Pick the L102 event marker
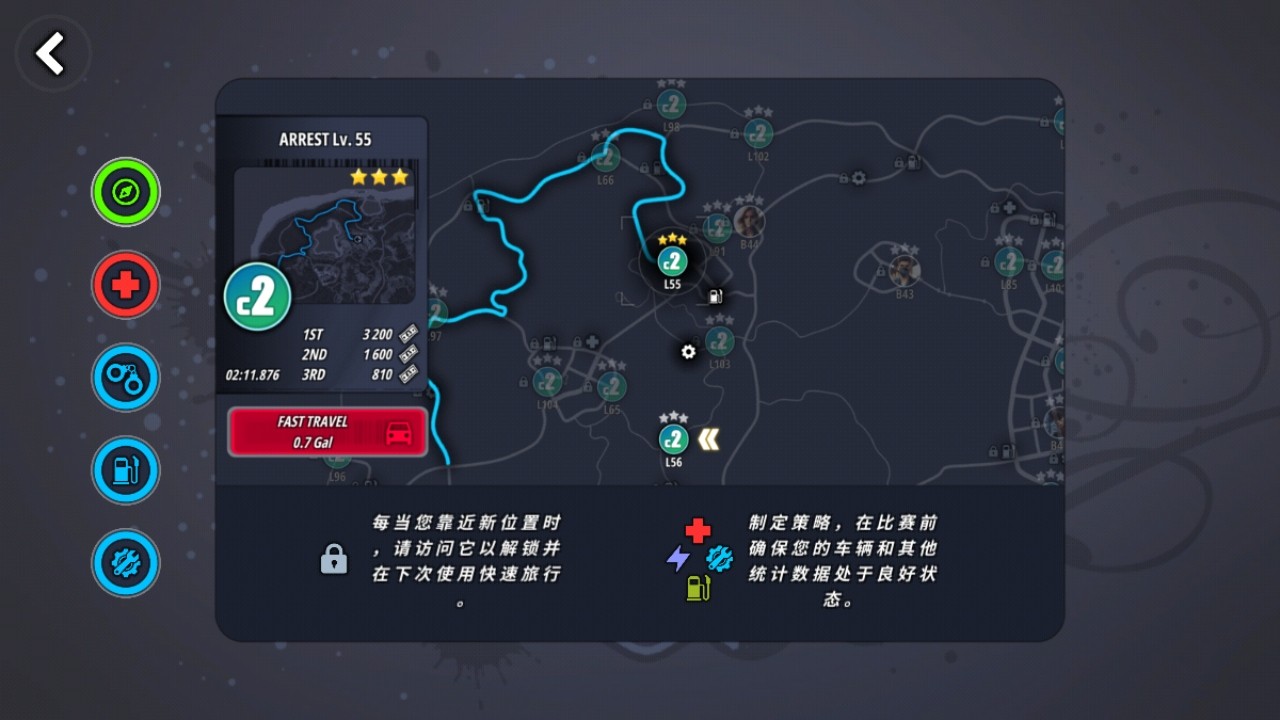Screen dimensions: 1280x720 pyautogui.click(x=758, y=133)
